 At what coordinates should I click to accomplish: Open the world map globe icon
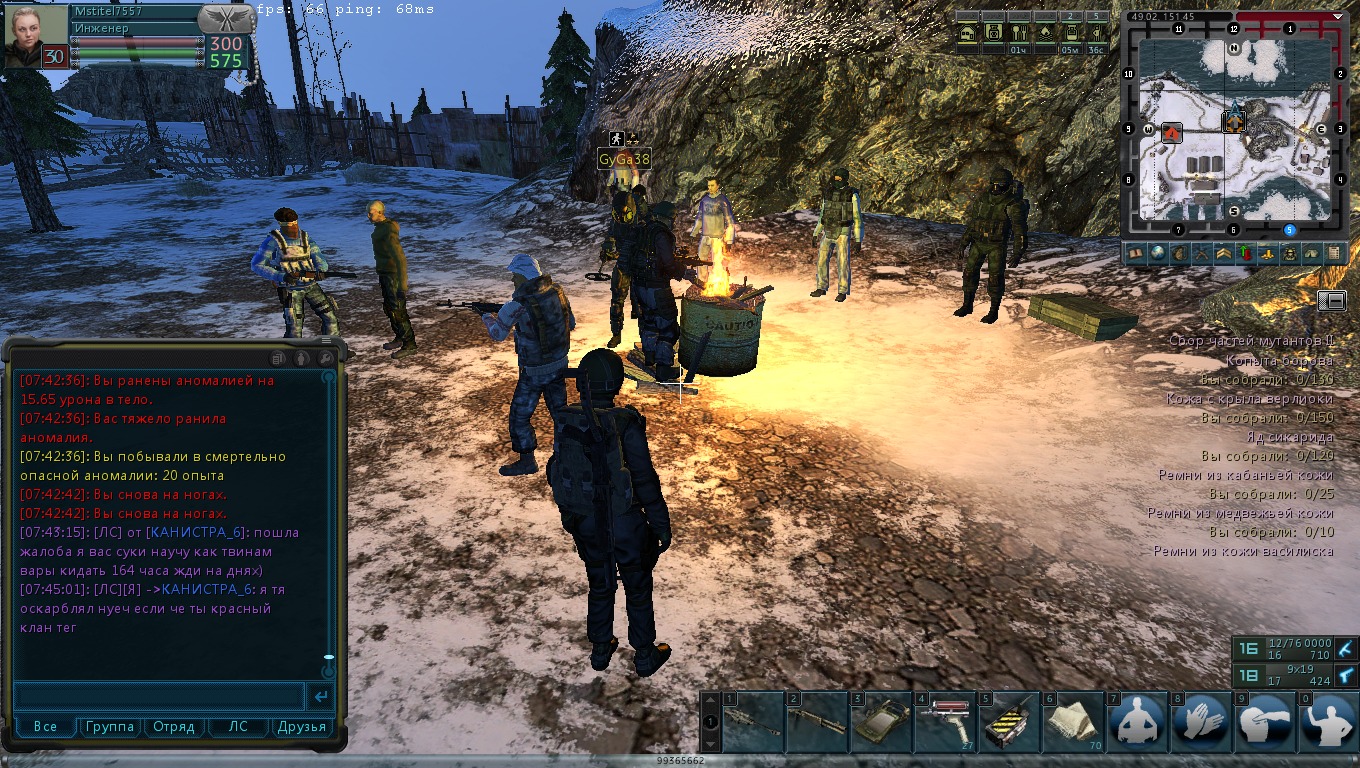(x=1157, y=254)
